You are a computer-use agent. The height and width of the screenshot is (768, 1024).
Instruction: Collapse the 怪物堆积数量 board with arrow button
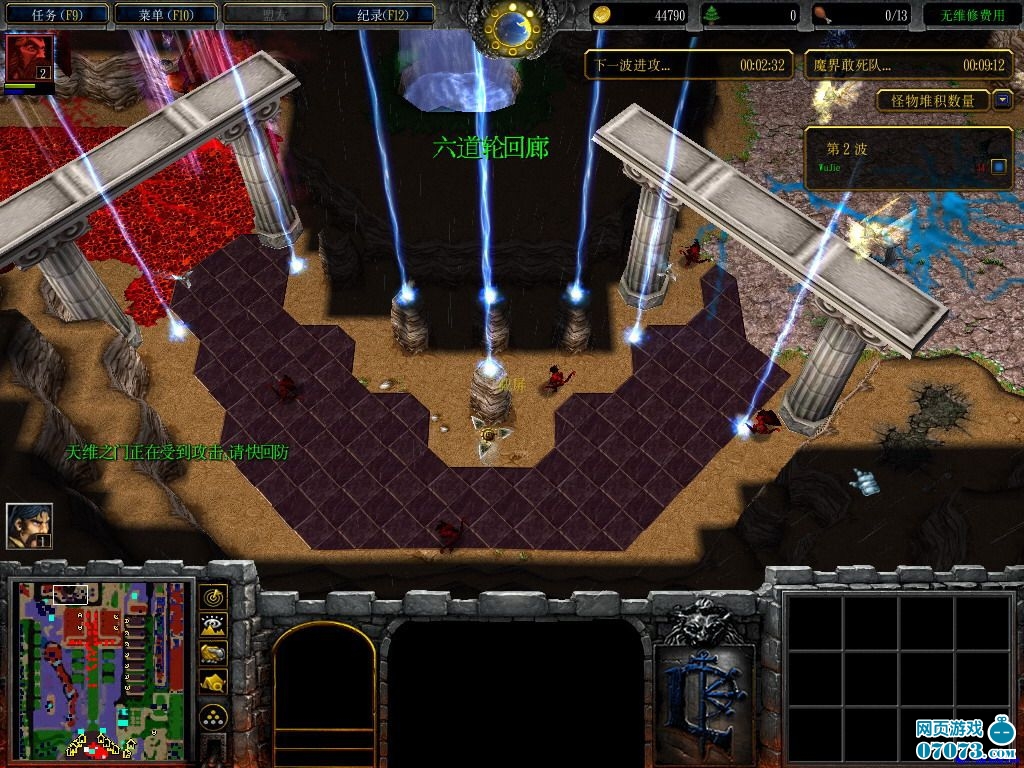1002,100
